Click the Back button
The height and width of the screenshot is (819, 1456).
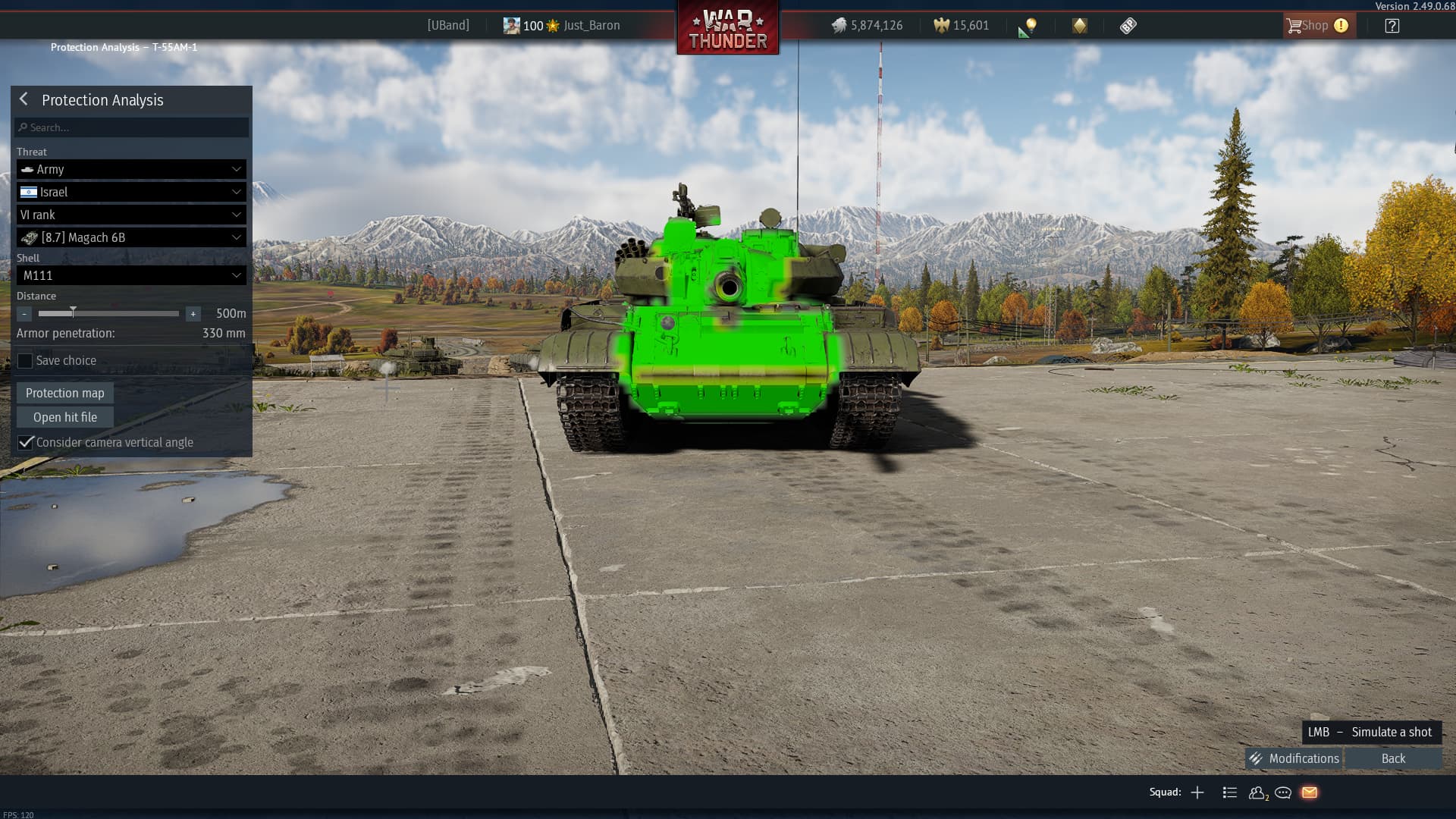(x=1393, y=758)
